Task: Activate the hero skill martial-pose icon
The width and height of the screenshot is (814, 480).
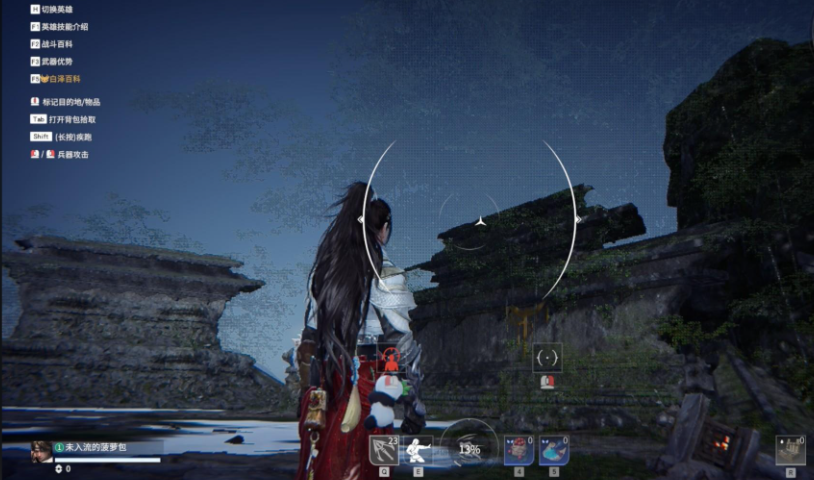Action: pyautogui.click(x=416, y=450)
